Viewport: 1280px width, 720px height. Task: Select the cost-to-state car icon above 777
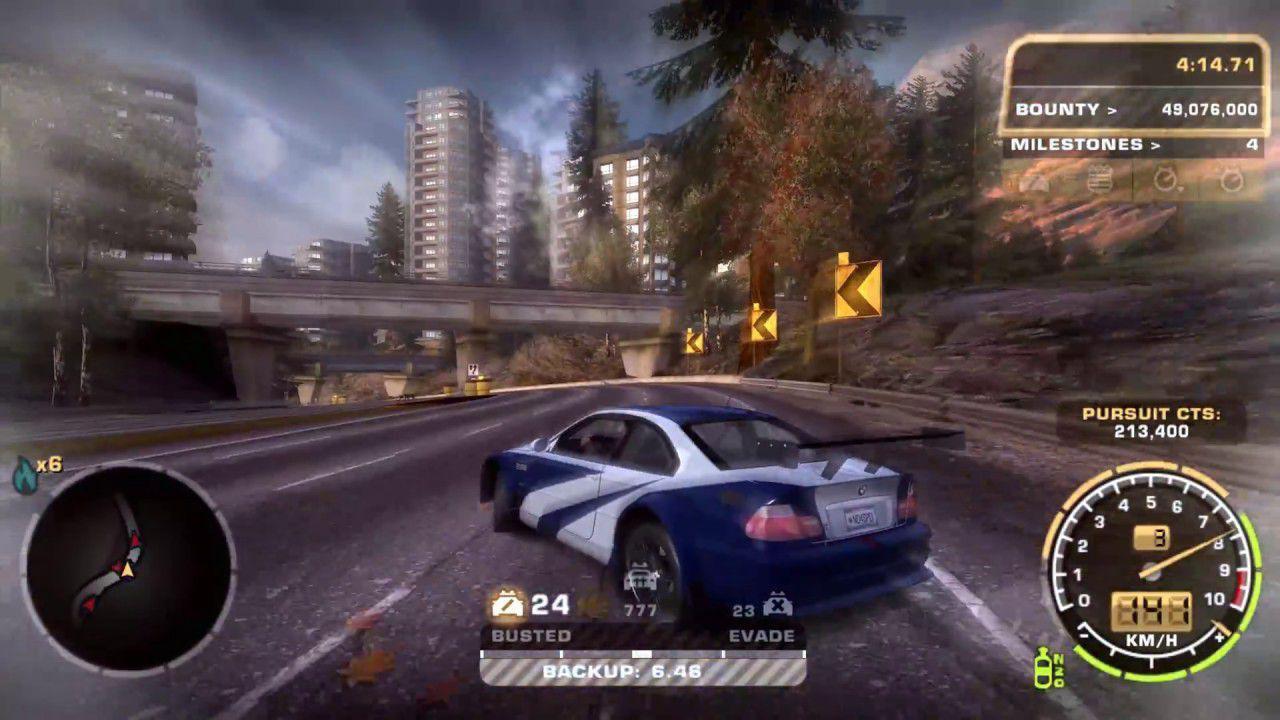[x=639, y=577]
